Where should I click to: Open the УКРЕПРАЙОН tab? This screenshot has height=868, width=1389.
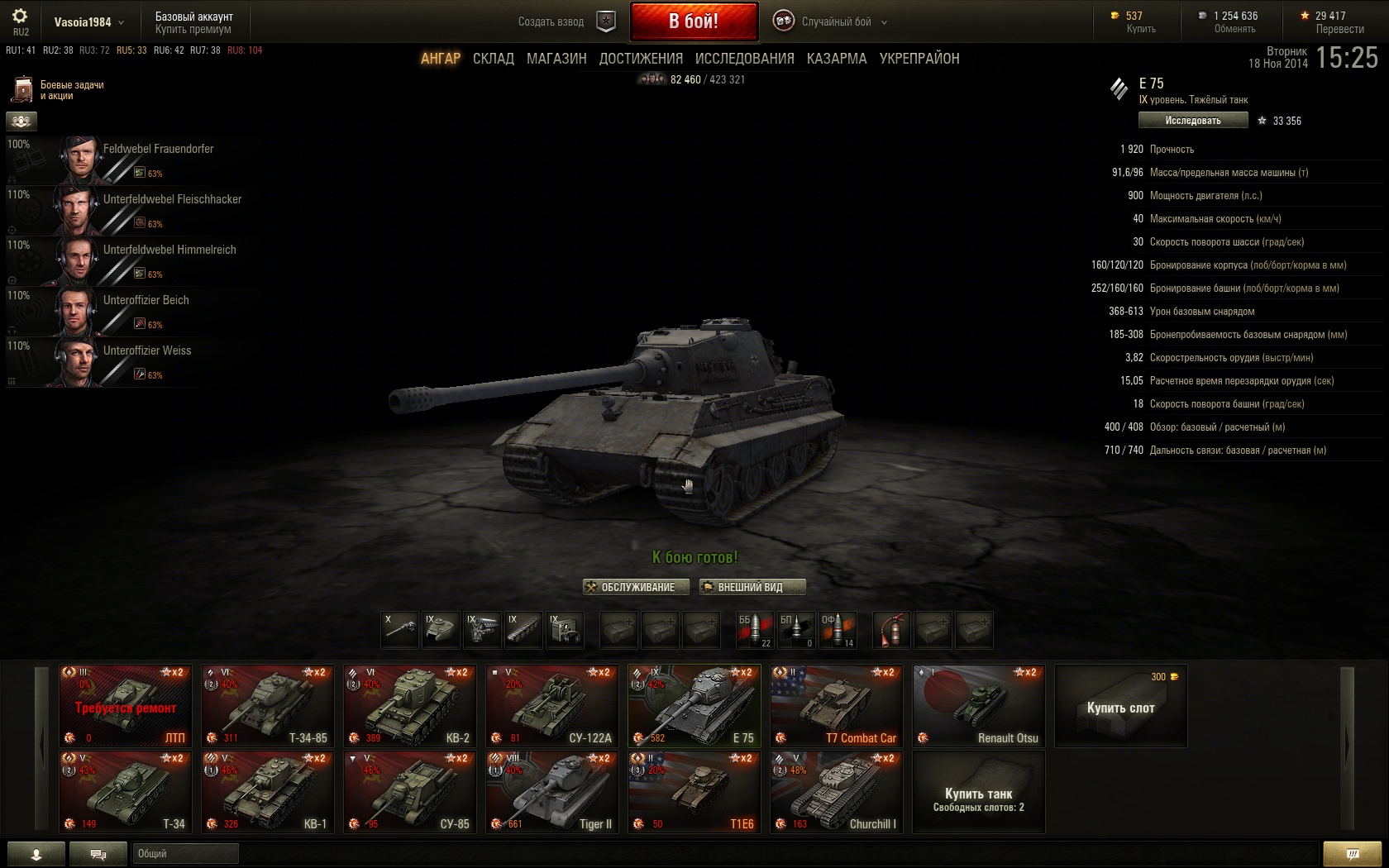[919, 59]
